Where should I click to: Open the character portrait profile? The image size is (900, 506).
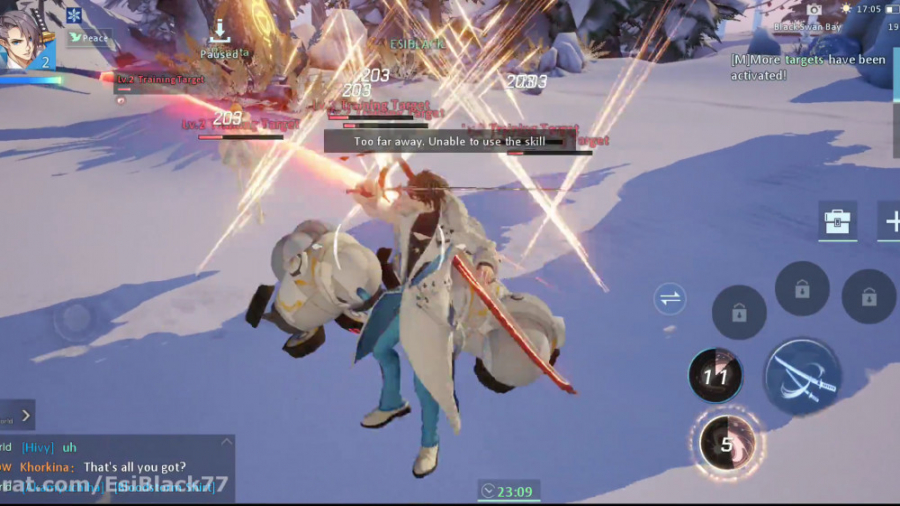click(x=24, y=40)
